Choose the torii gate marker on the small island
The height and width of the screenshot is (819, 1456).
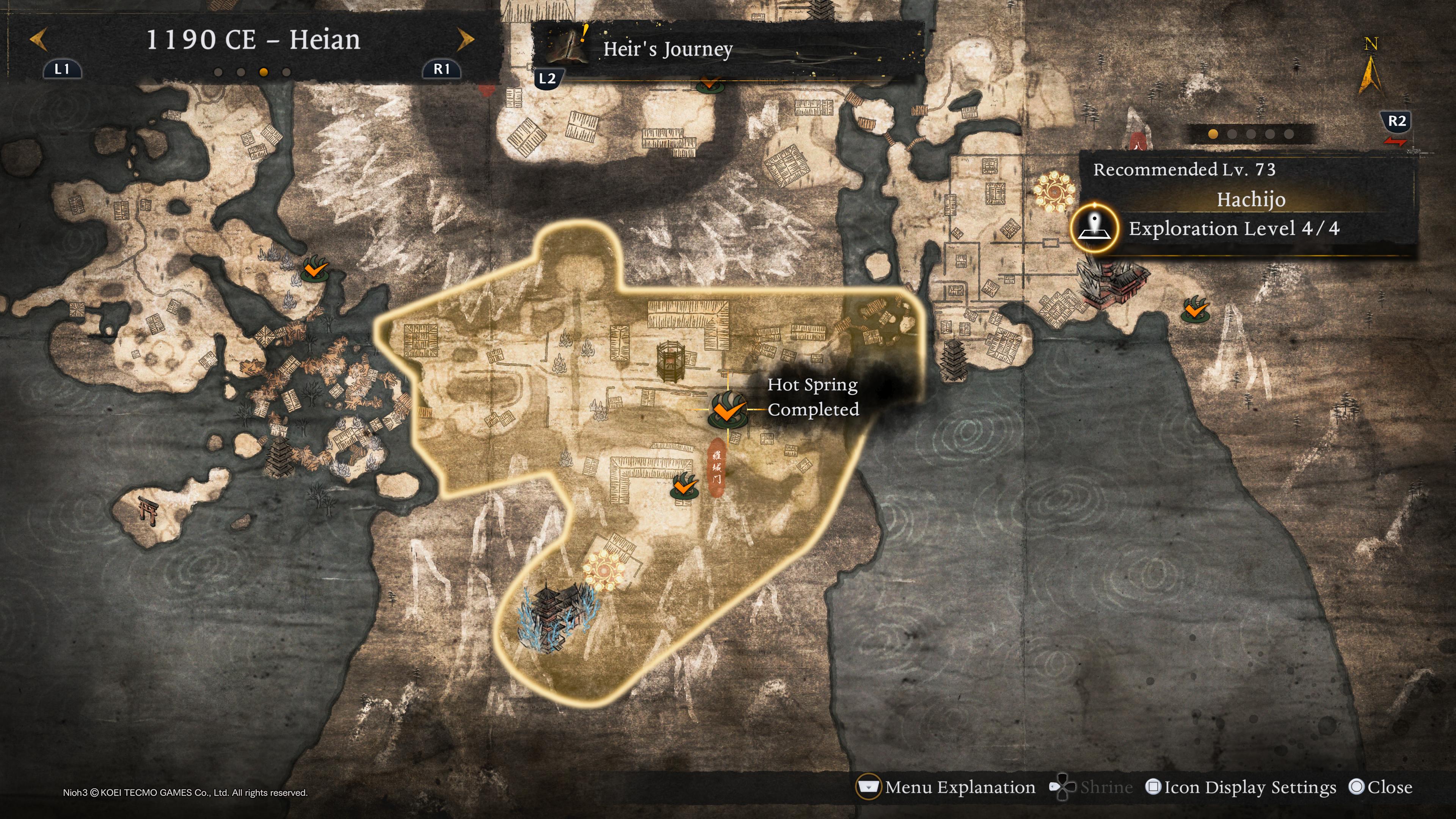(x=148, y=510)
